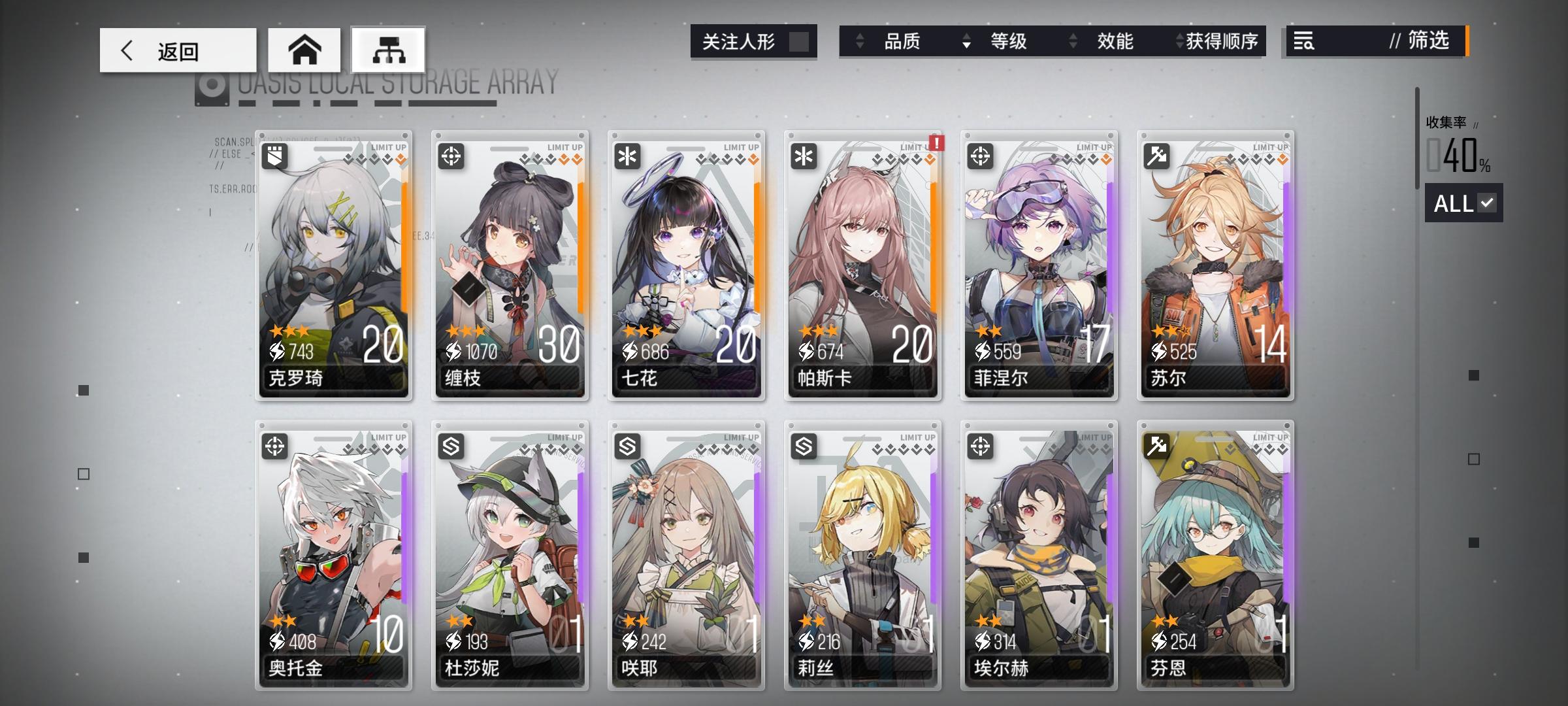Viewport: 1568px width, 706px height.
Task: Click the shield class icon on 克罗琦's card
Action: [274, 155]
